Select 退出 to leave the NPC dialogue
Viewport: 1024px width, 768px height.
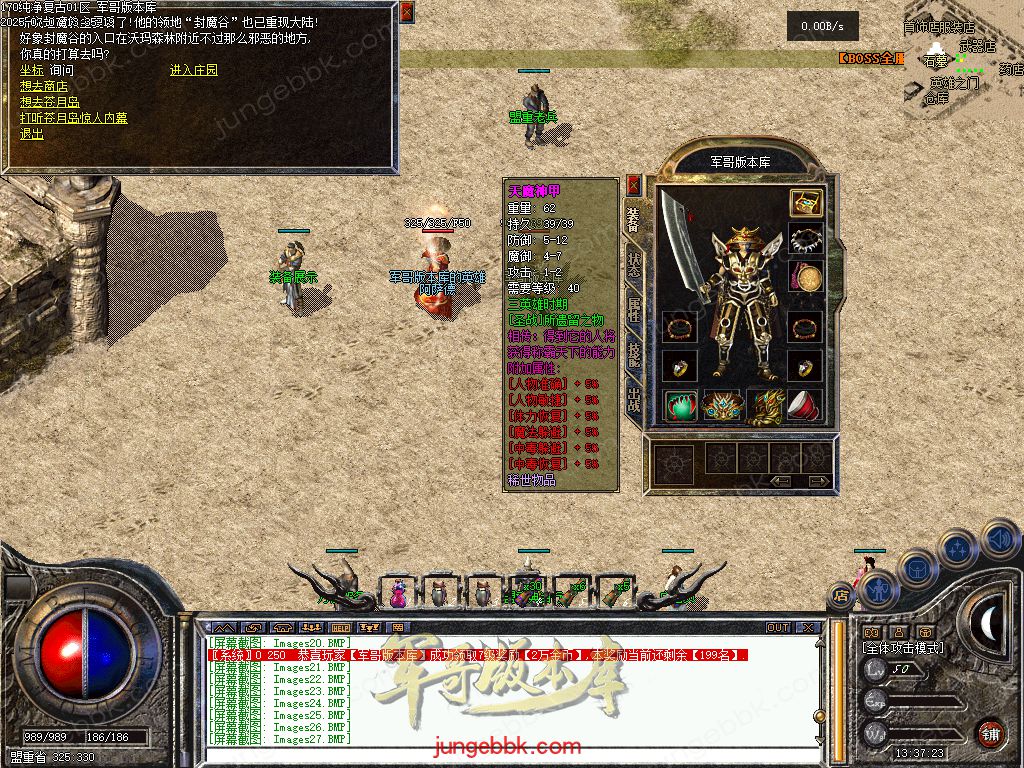point(32,134)
